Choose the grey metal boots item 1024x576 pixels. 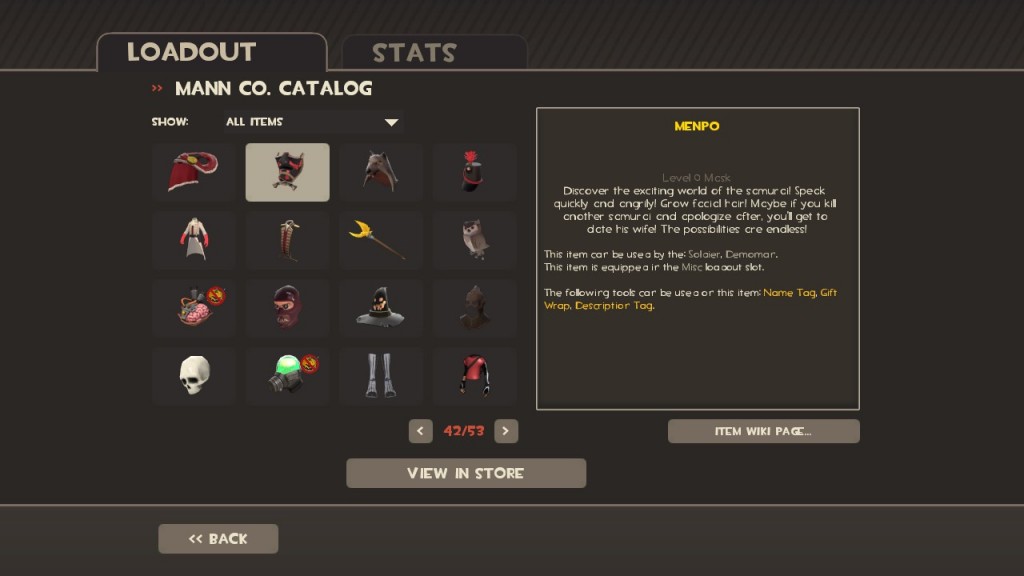380,376
